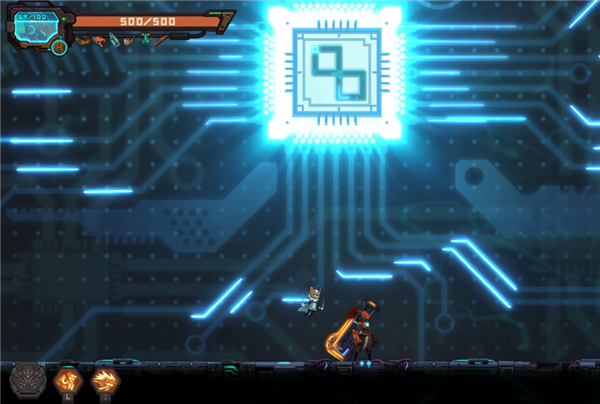Select the teal canister item icon

(x=114, y=40)
